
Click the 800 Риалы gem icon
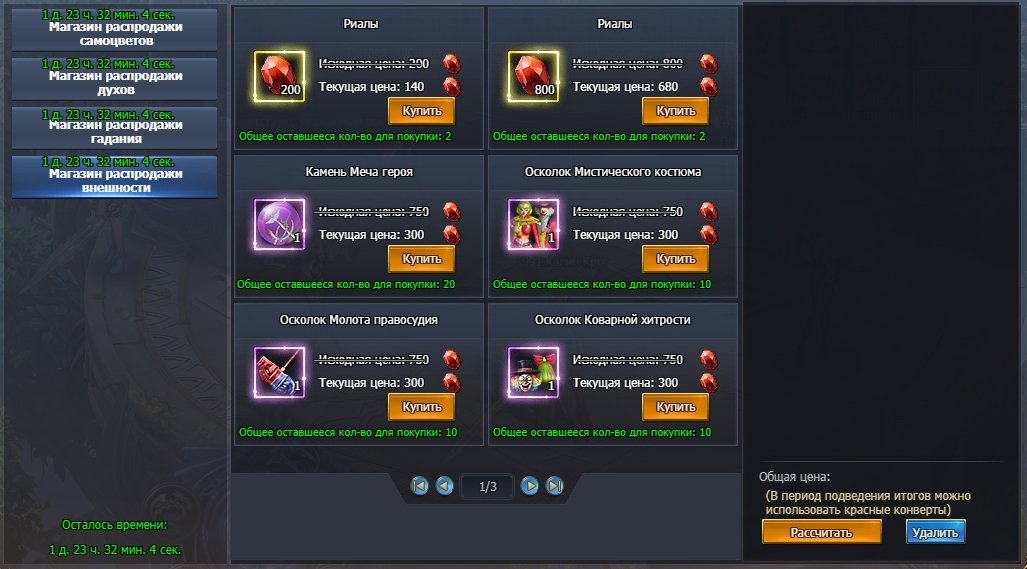pyautogui.click(x=533, y=76)
